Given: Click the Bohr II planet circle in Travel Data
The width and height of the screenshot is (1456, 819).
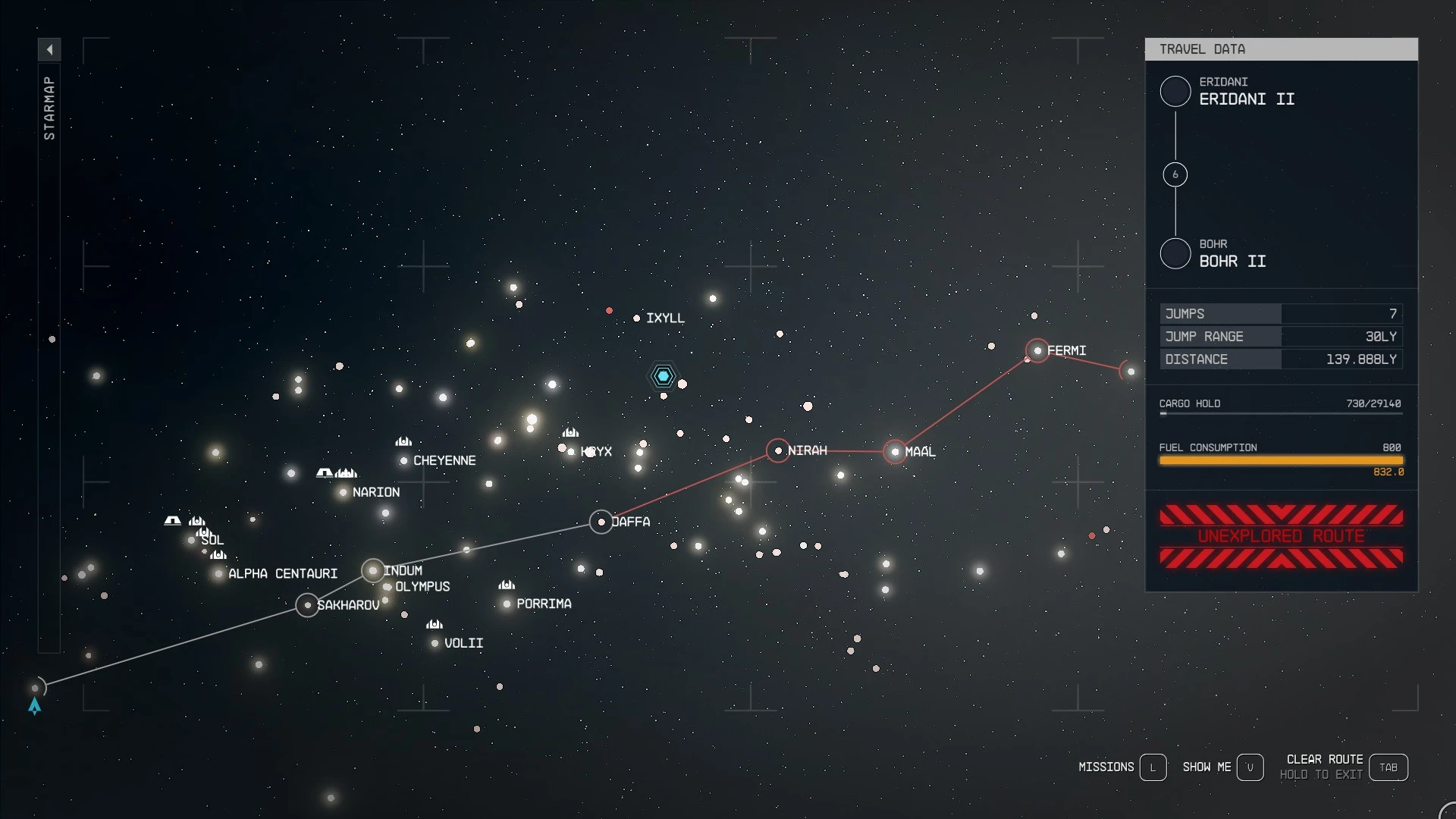Looking at the screenshot, I should click(1175, 253).
